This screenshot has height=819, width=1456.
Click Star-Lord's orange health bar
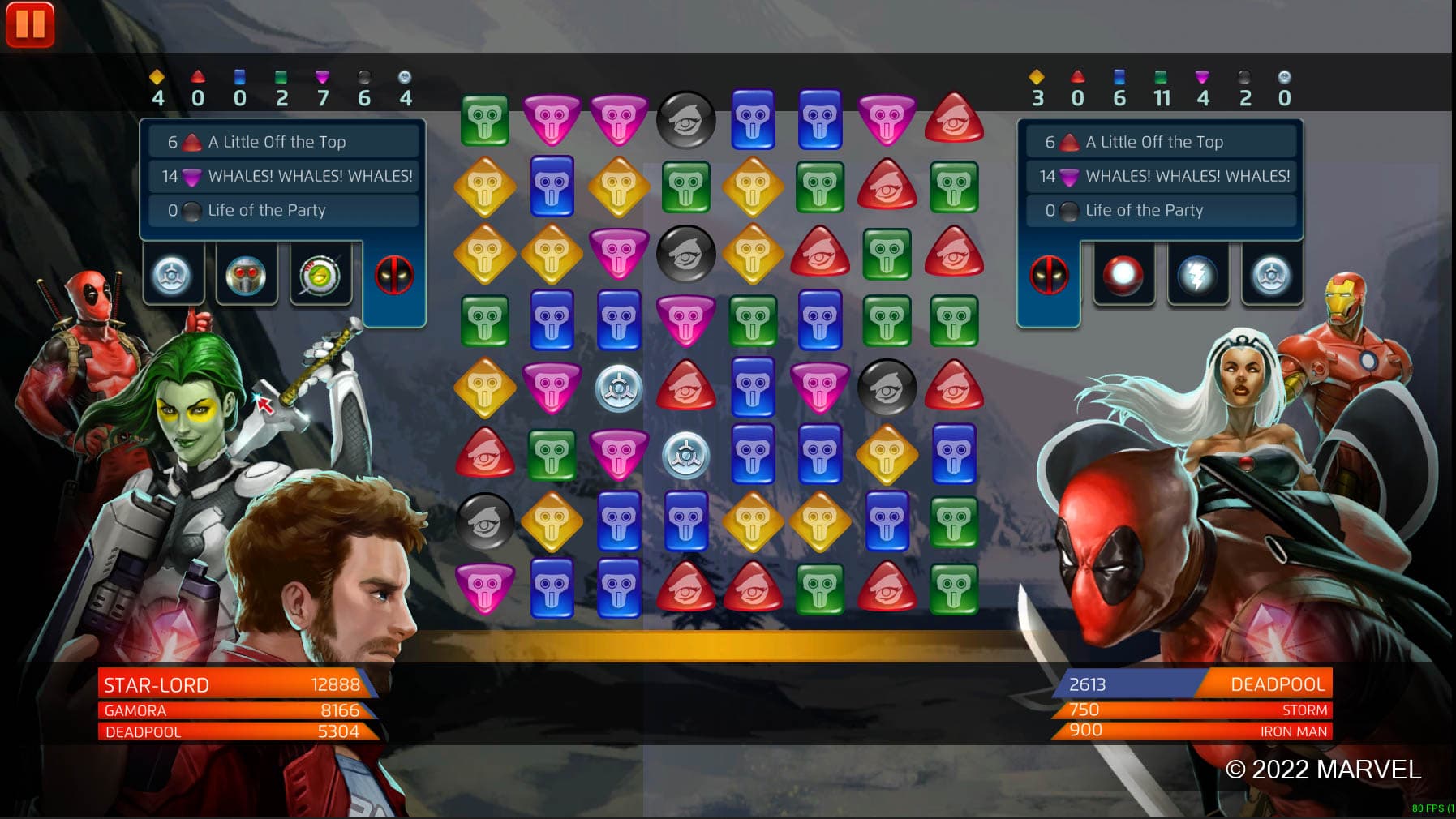pyautogui.click(x=235, y=684)
